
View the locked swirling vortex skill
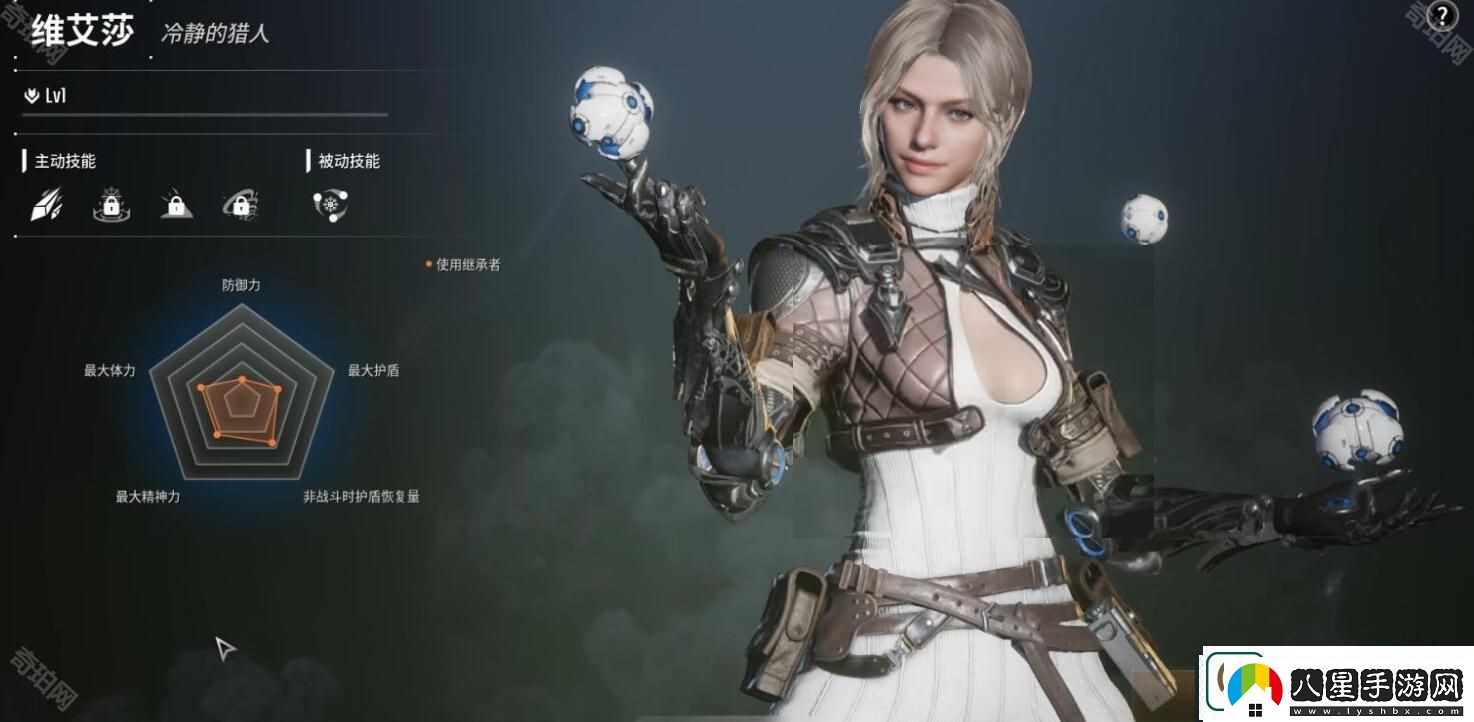[x=241, y=205]
